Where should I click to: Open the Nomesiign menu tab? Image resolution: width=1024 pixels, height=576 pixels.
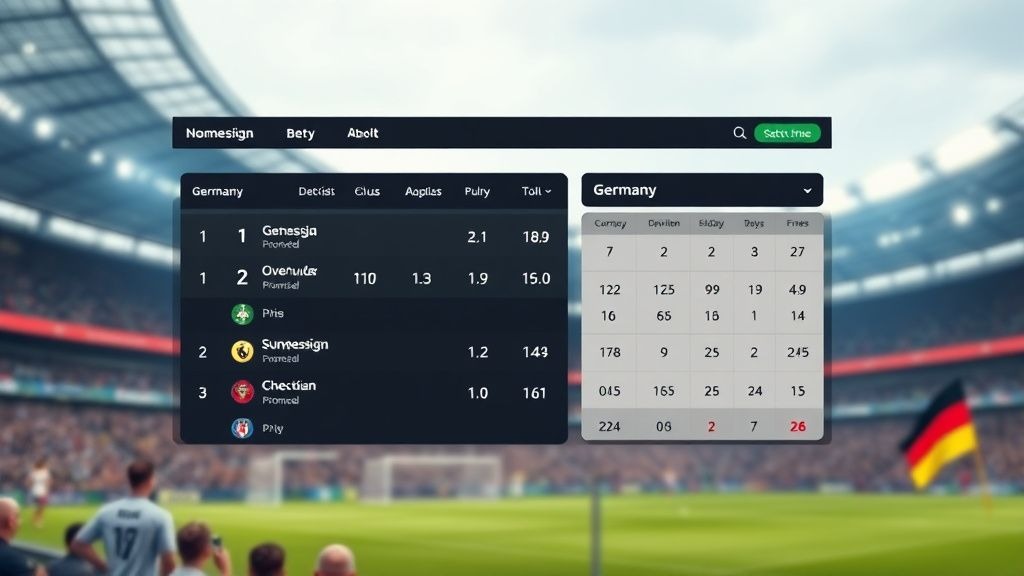pyautogui.click(x=220, y=133)
